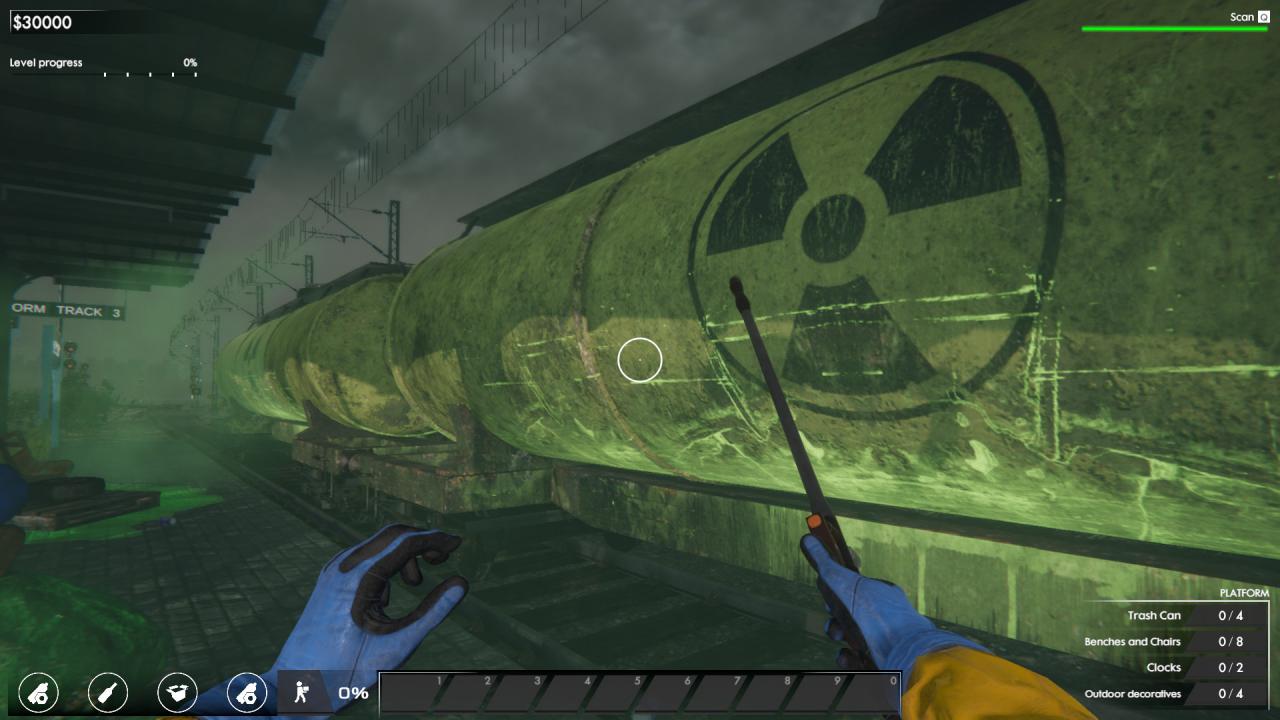The height and width of the screenshot is (720, 1280).
Task: Activate the Scan icon
Action: point(1264,17)
